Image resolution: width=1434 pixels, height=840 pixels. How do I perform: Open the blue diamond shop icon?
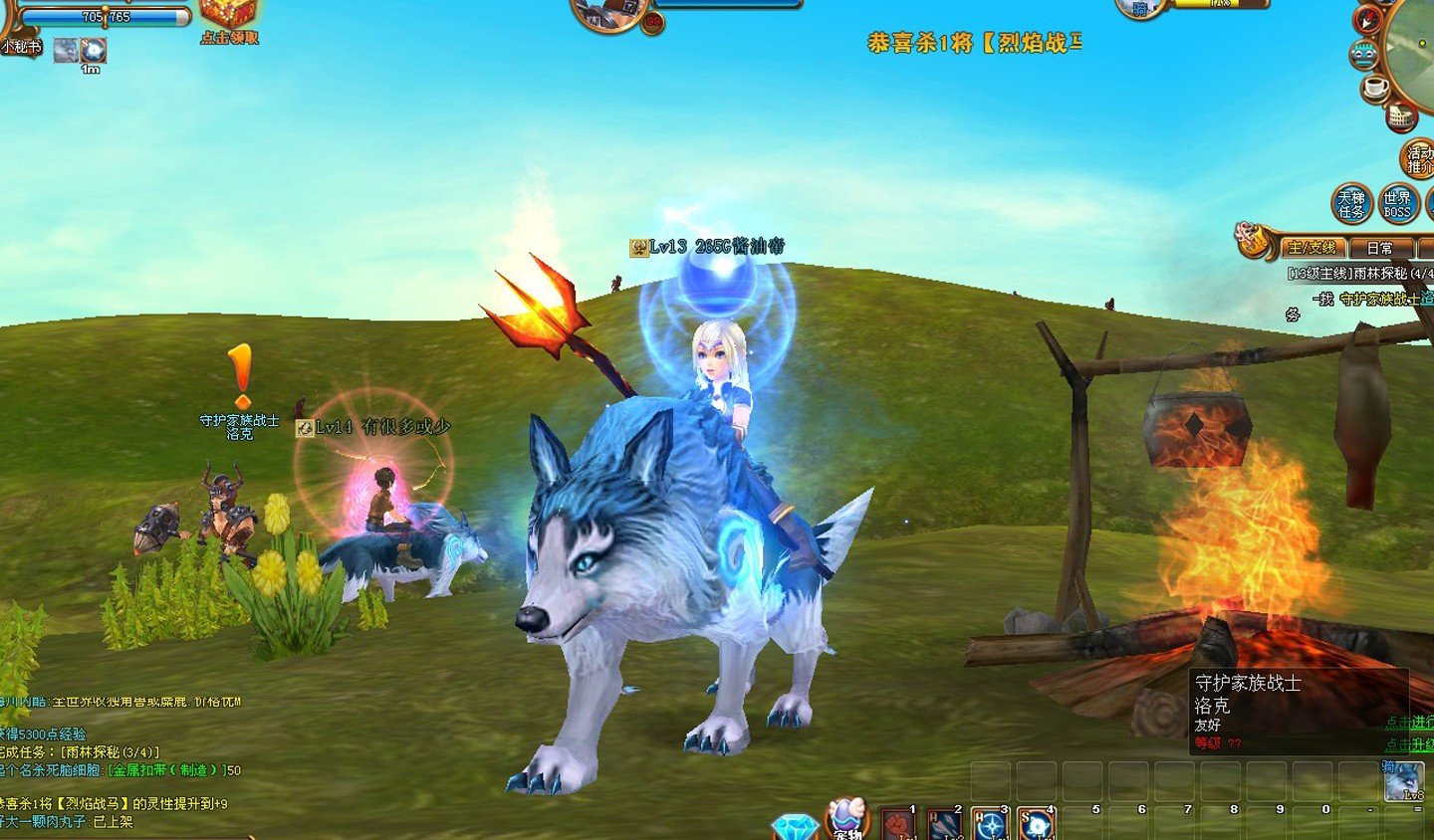[x=795, y=828]
